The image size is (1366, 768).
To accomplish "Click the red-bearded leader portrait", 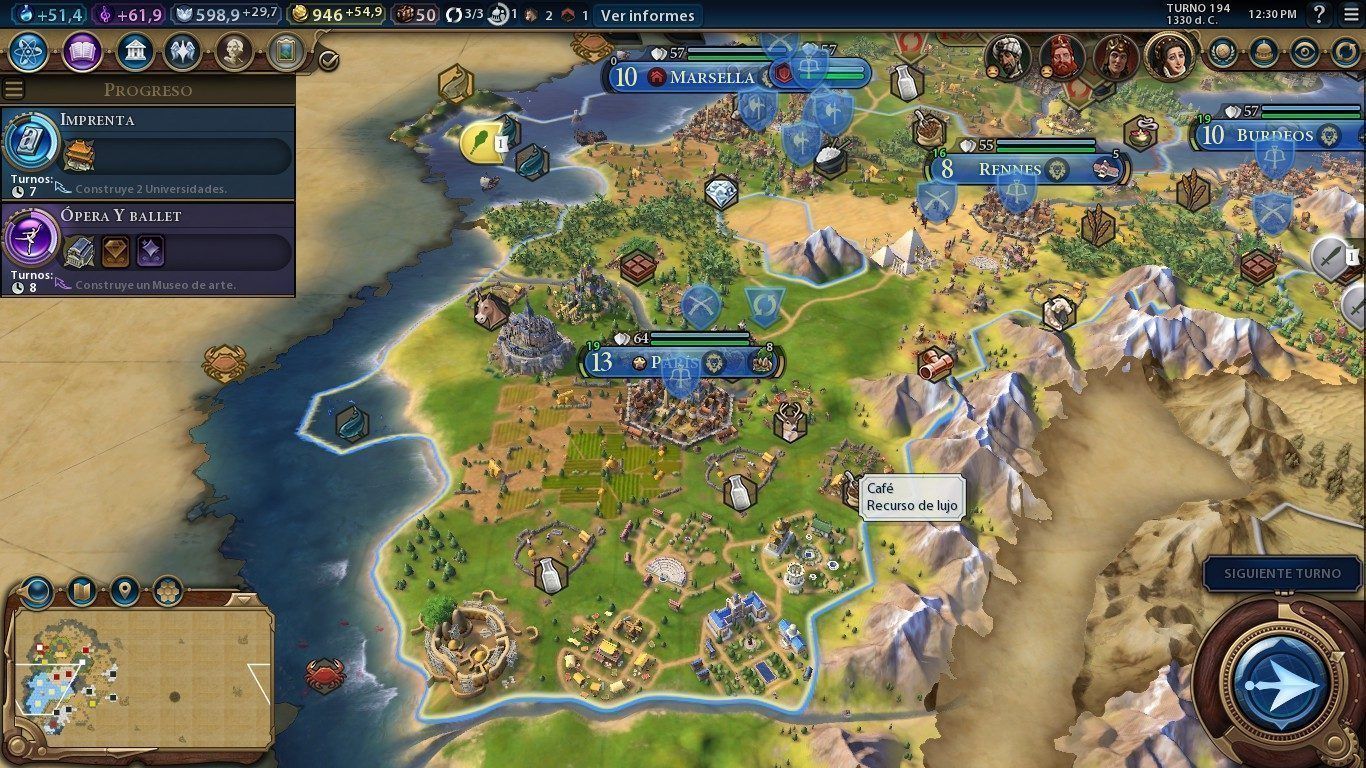I will pos(1061,57).
